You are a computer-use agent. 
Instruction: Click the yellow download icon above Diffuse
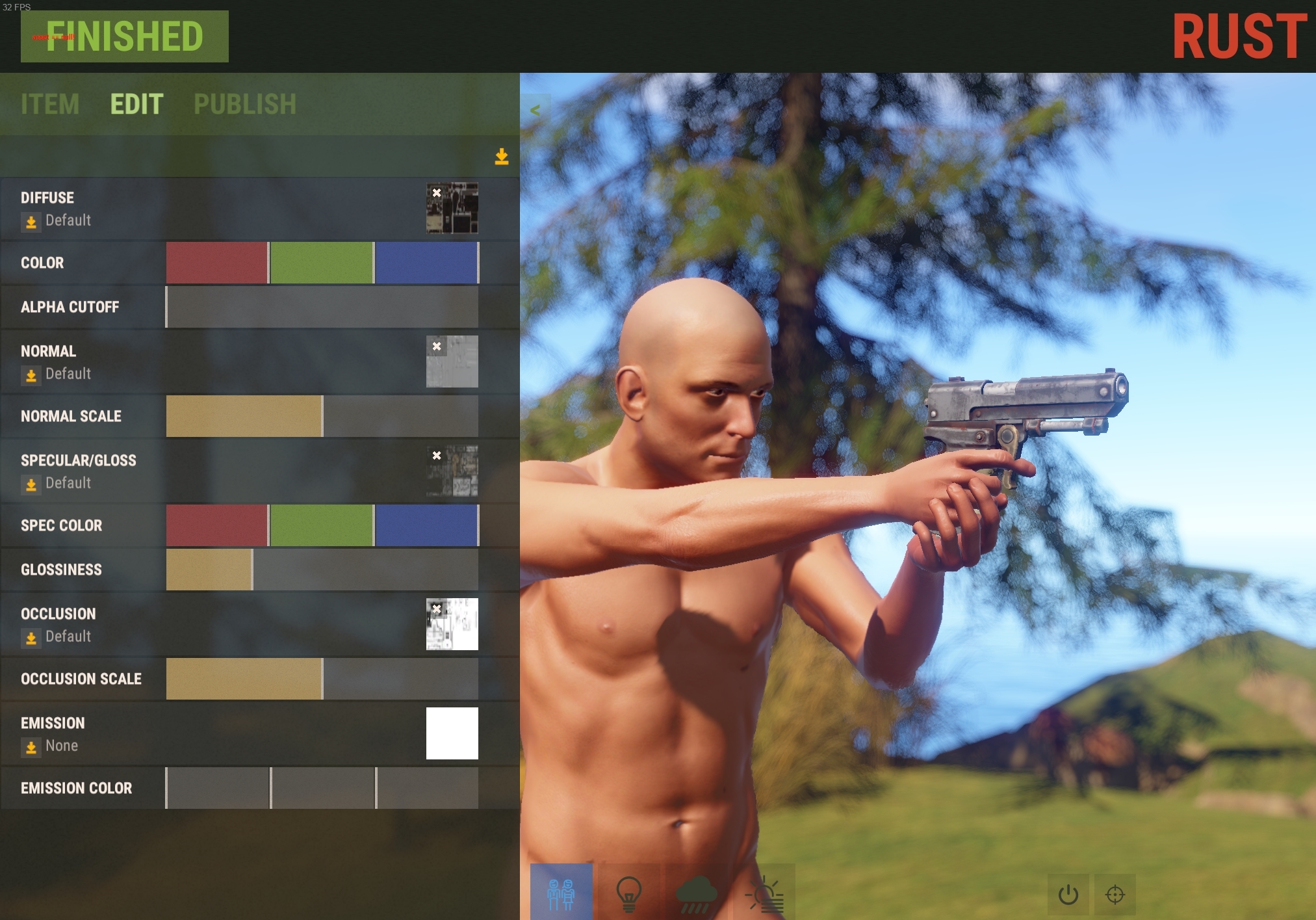coord(502,157)
